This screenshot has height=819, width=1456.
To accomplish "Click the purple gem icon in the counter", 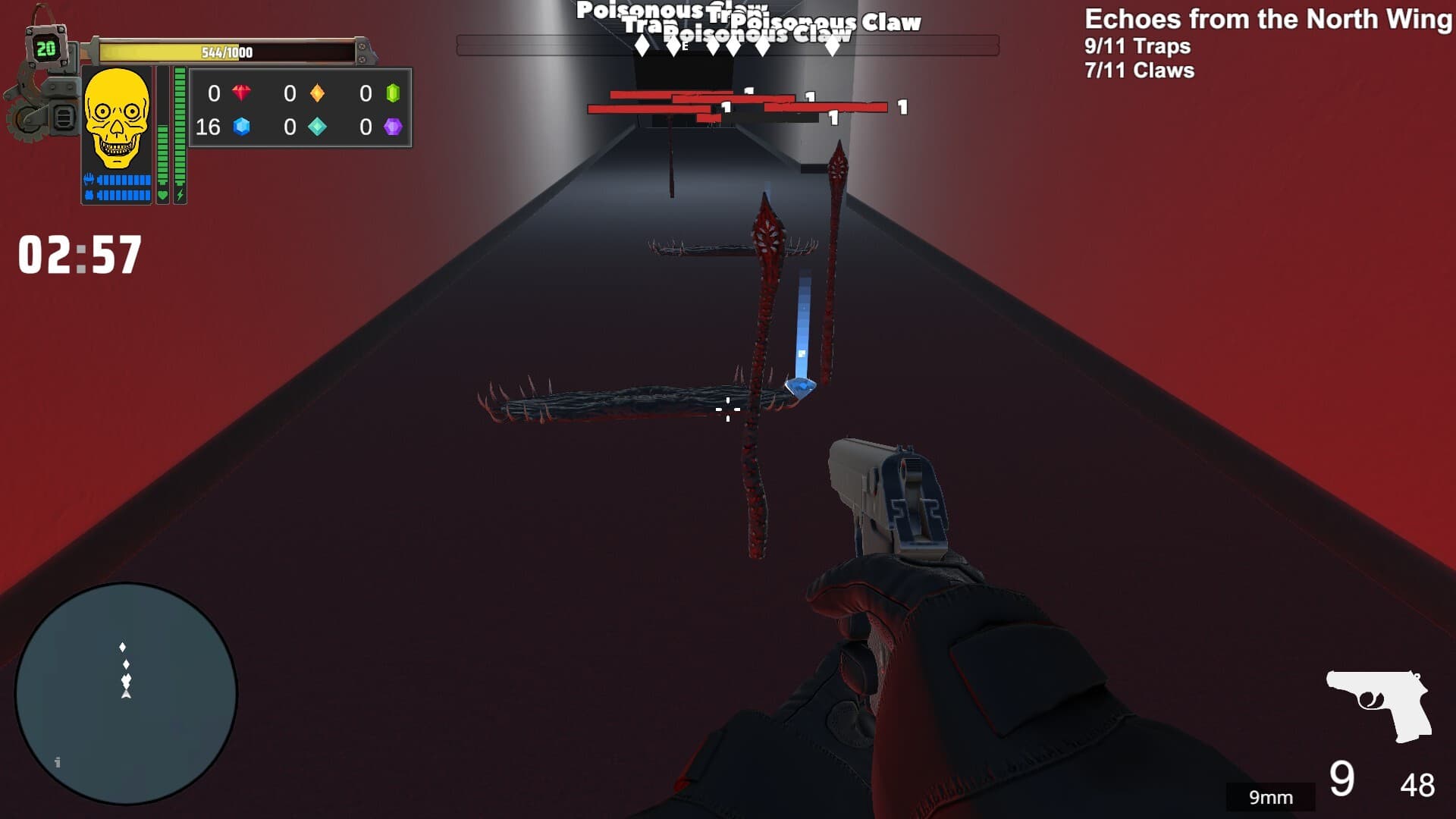I will pos(393,127).
